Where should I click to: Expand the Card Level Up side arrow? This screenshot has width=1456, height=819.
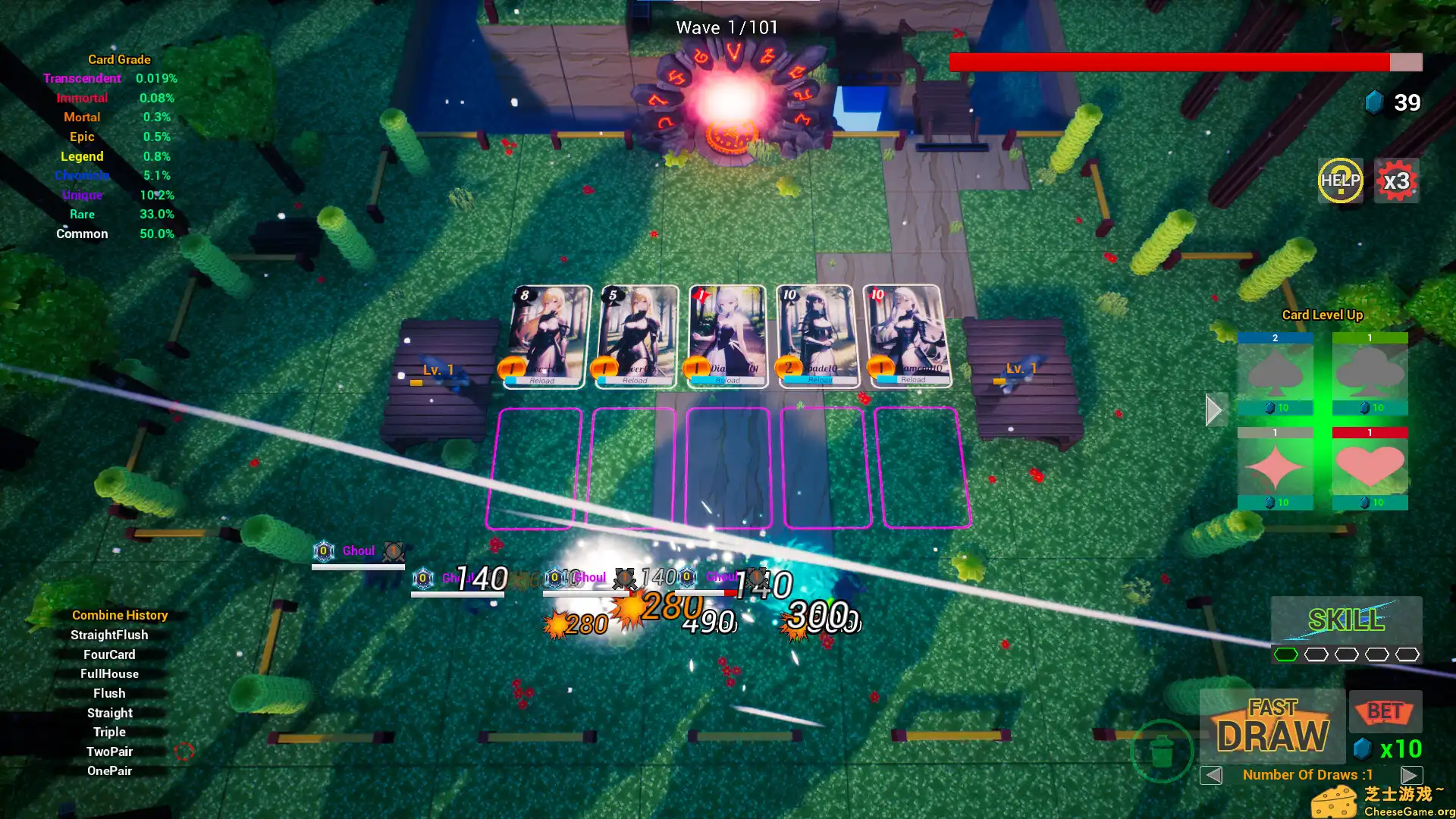tap(1214, 409)
